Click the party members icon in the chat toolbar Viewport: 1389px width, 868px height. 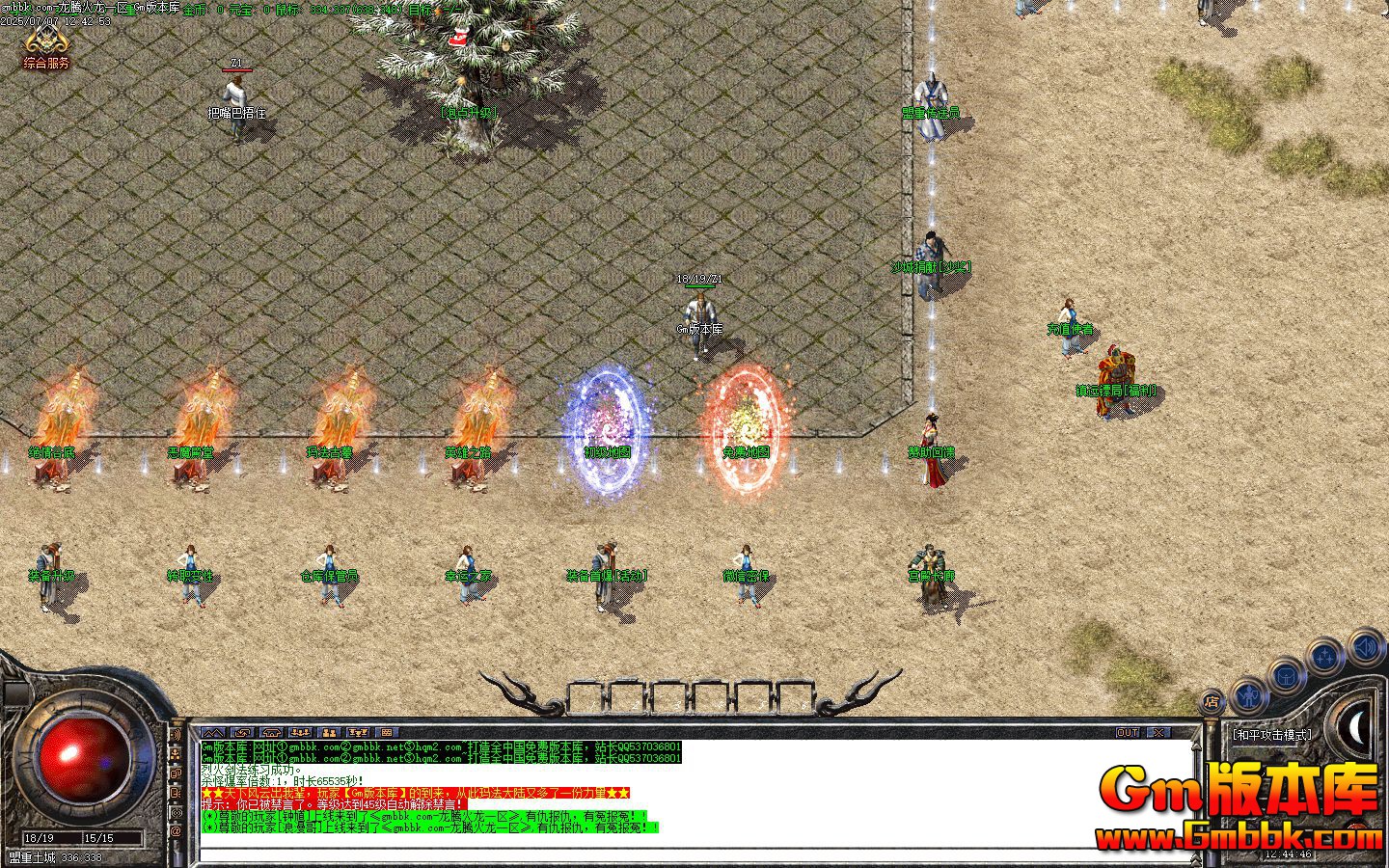pos(300,731)
